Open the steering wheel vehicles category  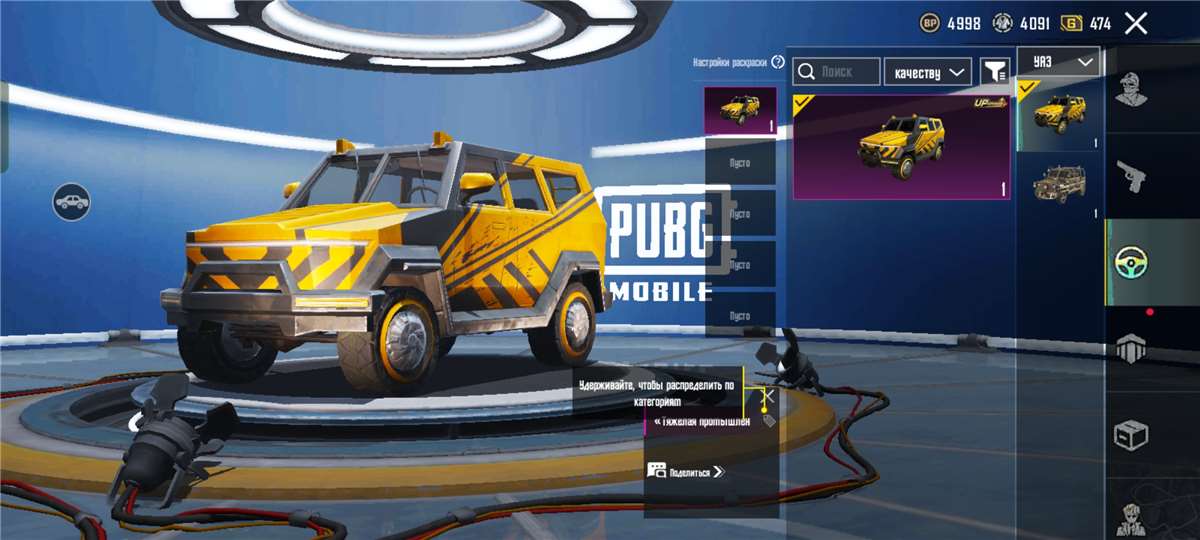[x=1131, y=262]
